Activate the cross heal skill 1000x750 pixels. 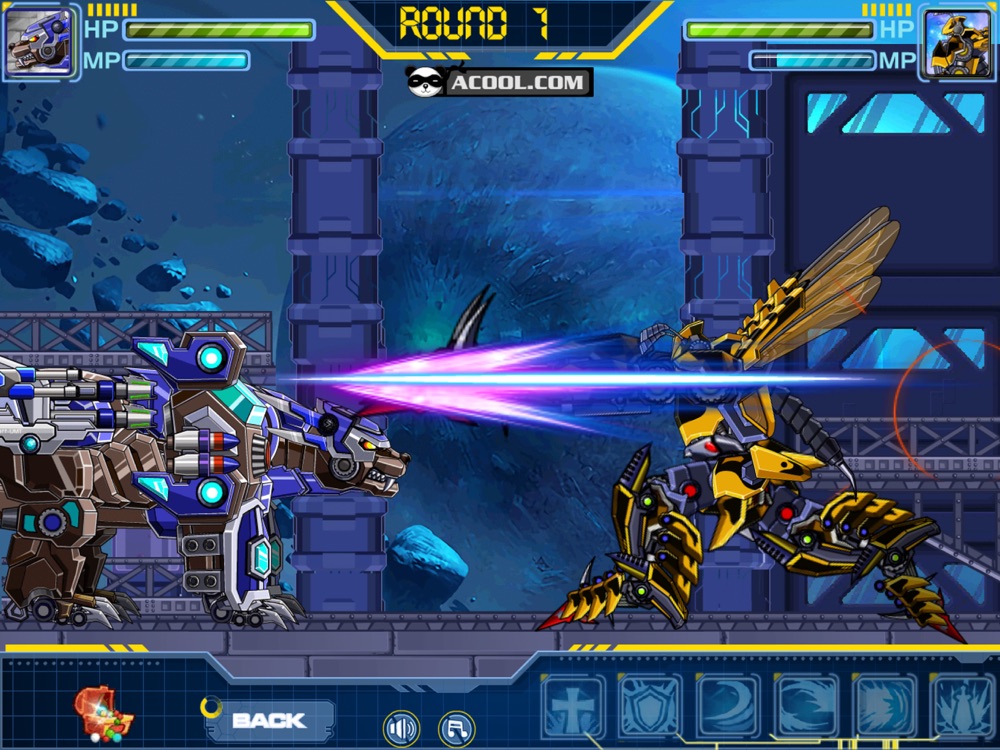pos(573,706)
